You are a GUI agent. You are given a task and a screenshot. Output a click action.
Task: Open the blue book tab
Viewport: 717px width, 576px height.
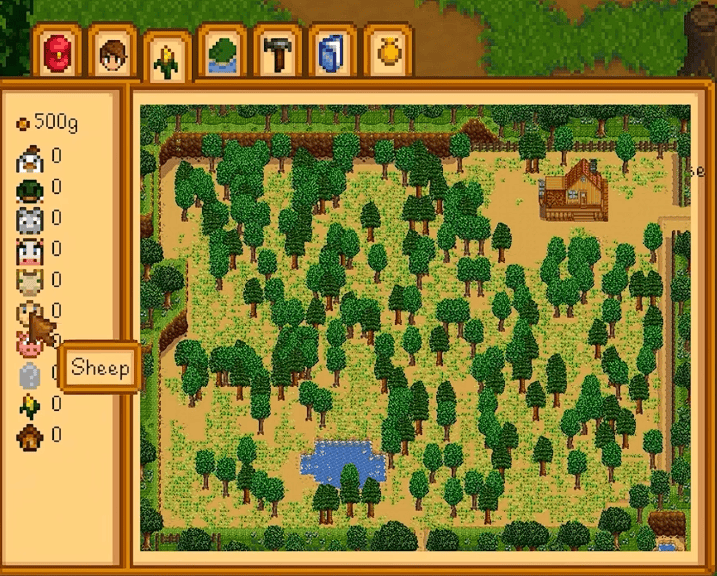[330, 53]
